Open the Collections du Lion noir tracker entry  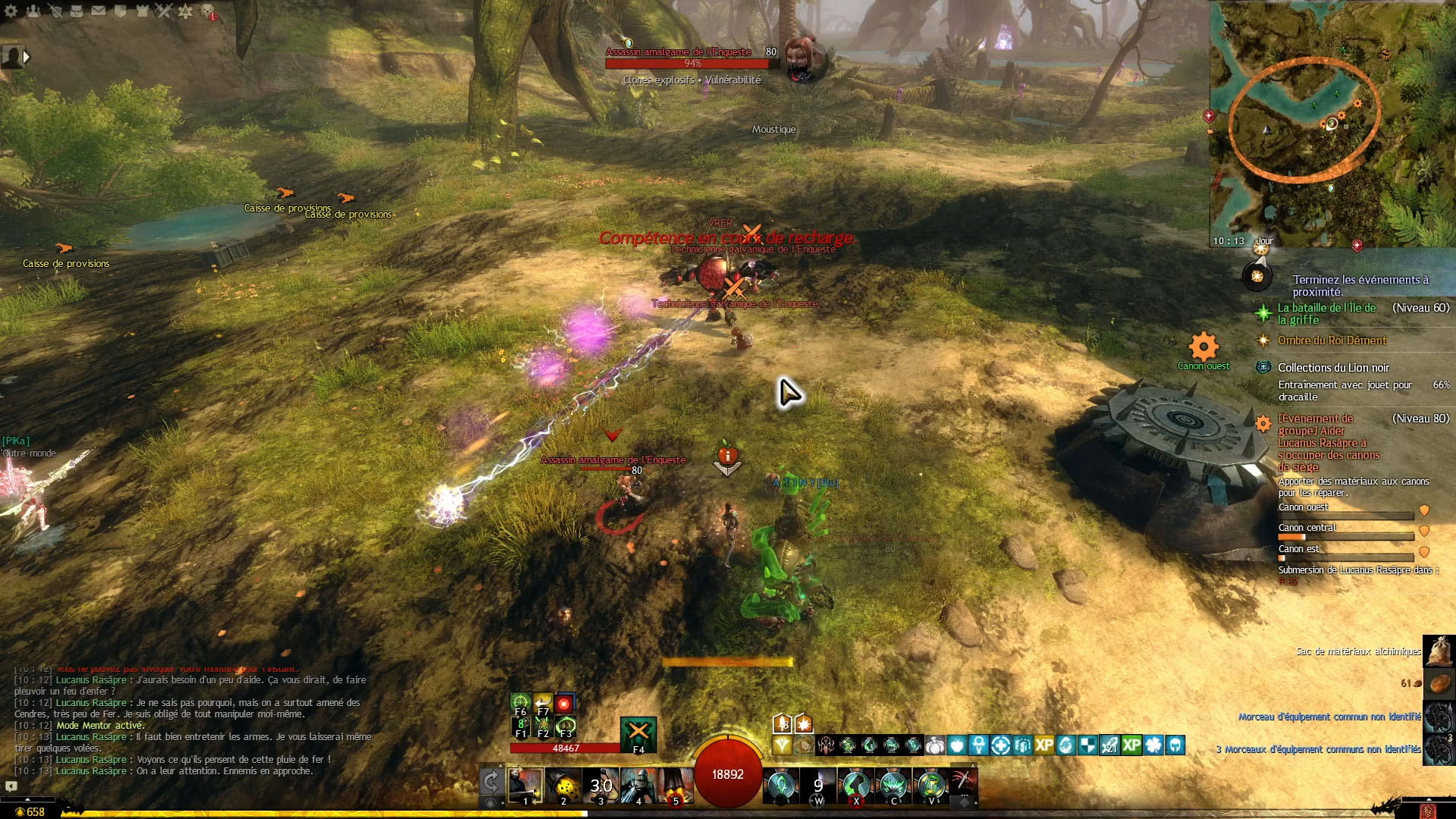tap(1333, 368)
